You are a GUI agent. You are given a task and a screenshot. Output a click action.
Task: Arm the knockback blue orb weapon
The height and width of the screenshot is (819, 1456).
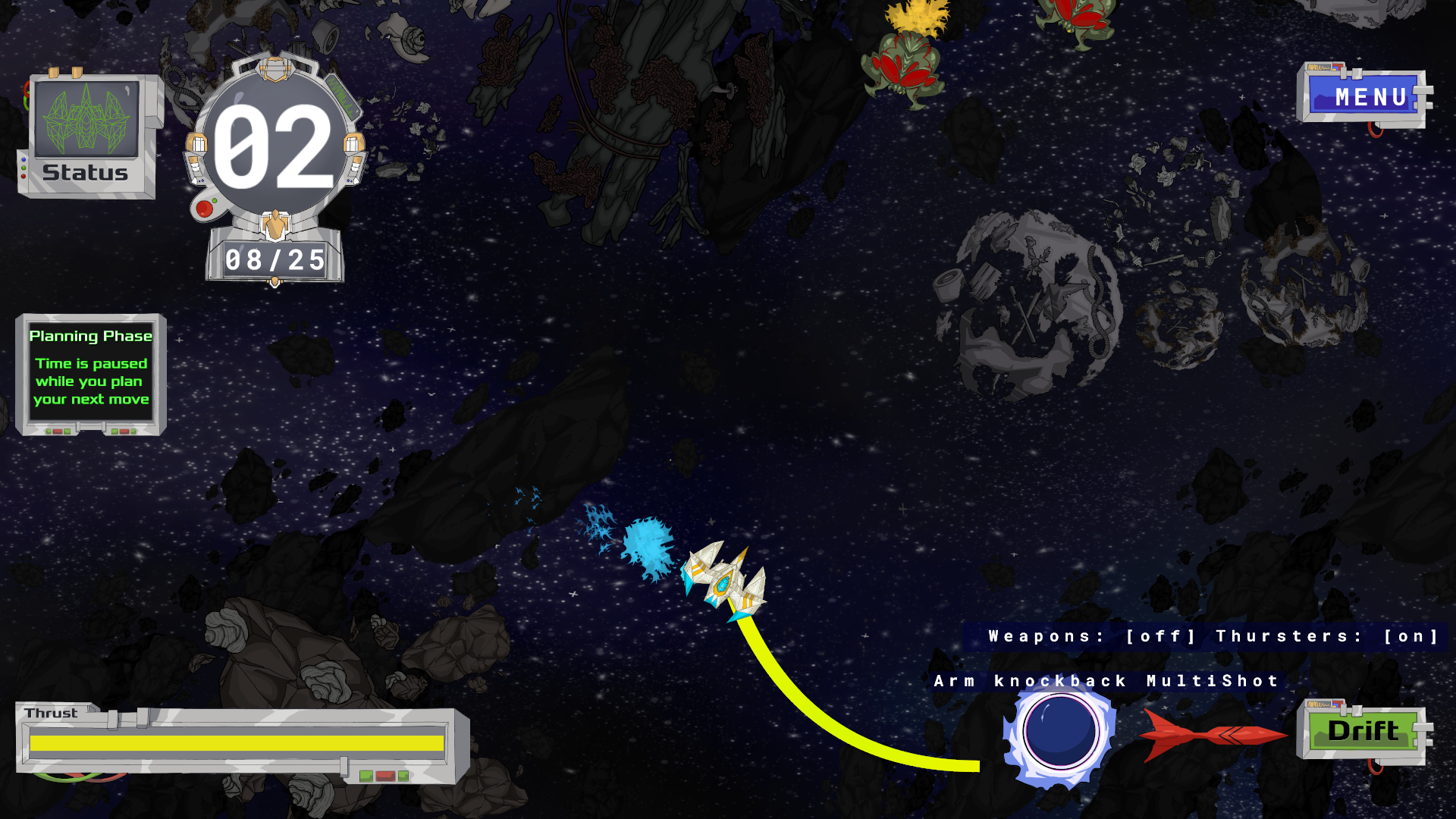(1059, 732)
